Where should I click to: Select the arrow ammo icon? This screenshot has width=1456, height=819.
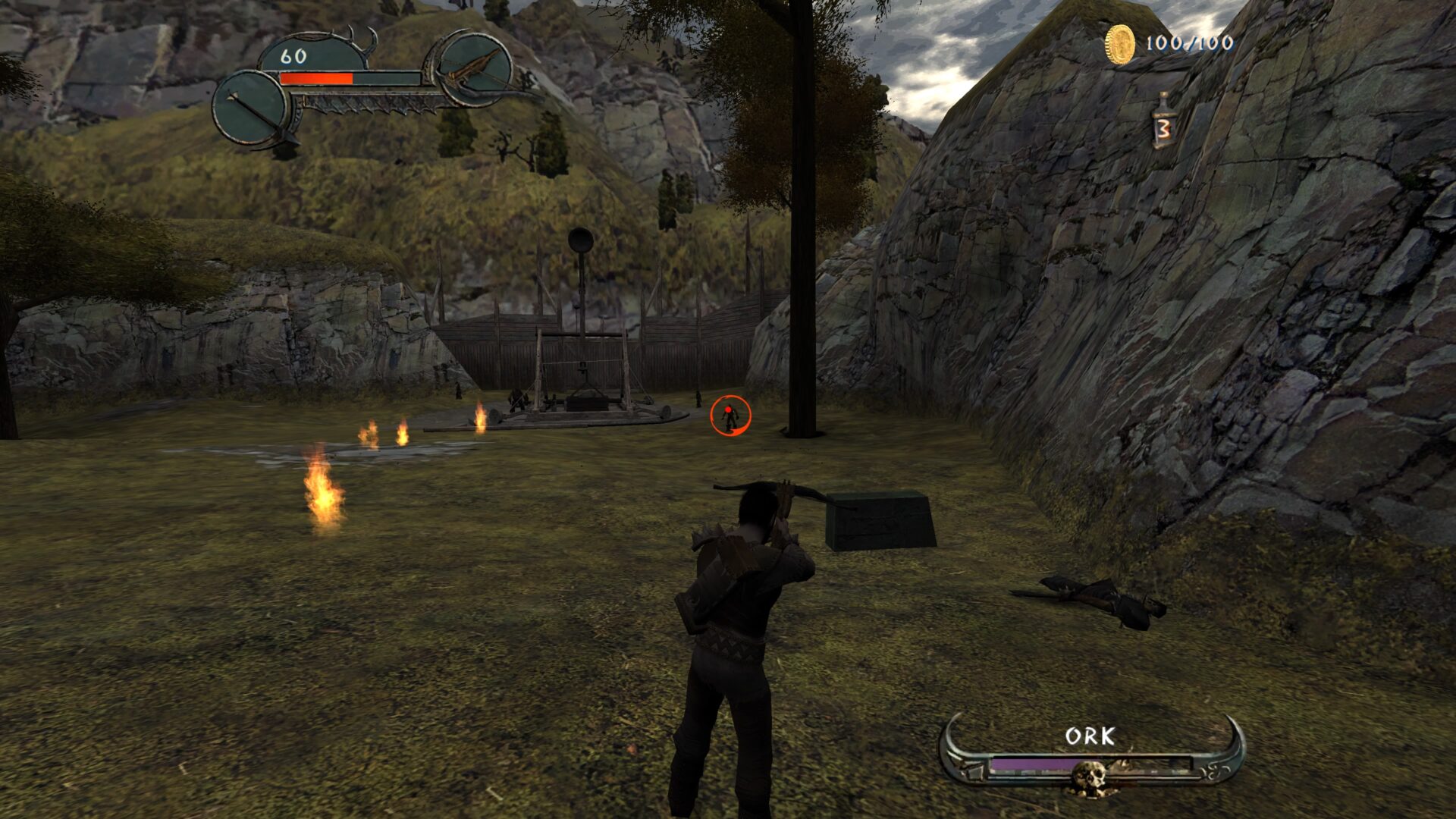[251, 109]
